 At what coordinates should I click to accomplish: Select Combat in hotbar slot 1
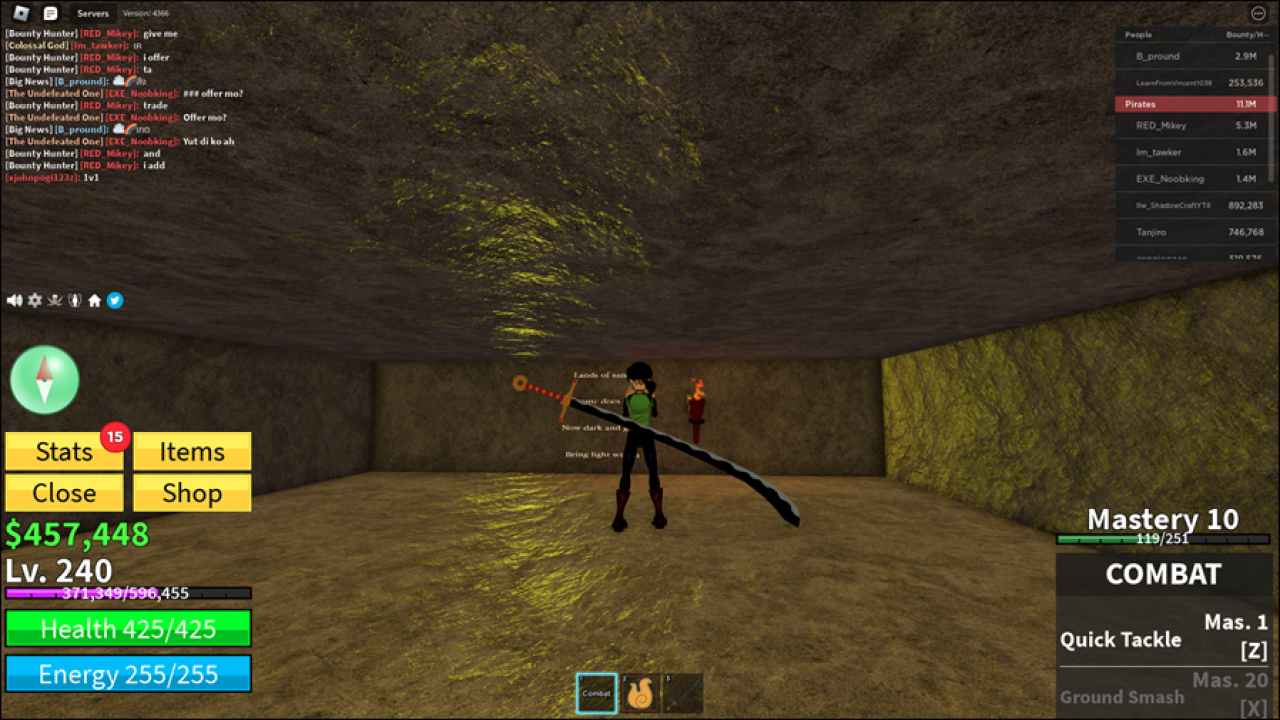[x=596, y=692]
